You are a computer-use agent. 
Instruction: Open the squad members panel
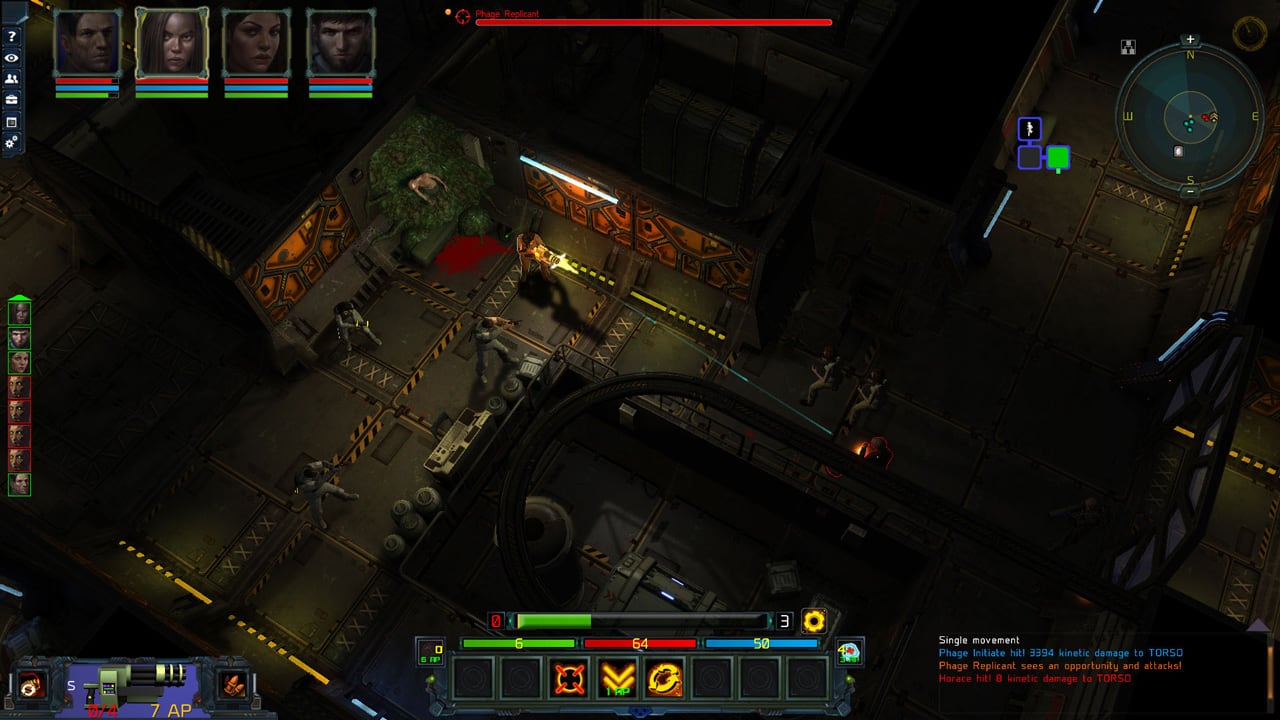tap(12, 79)
